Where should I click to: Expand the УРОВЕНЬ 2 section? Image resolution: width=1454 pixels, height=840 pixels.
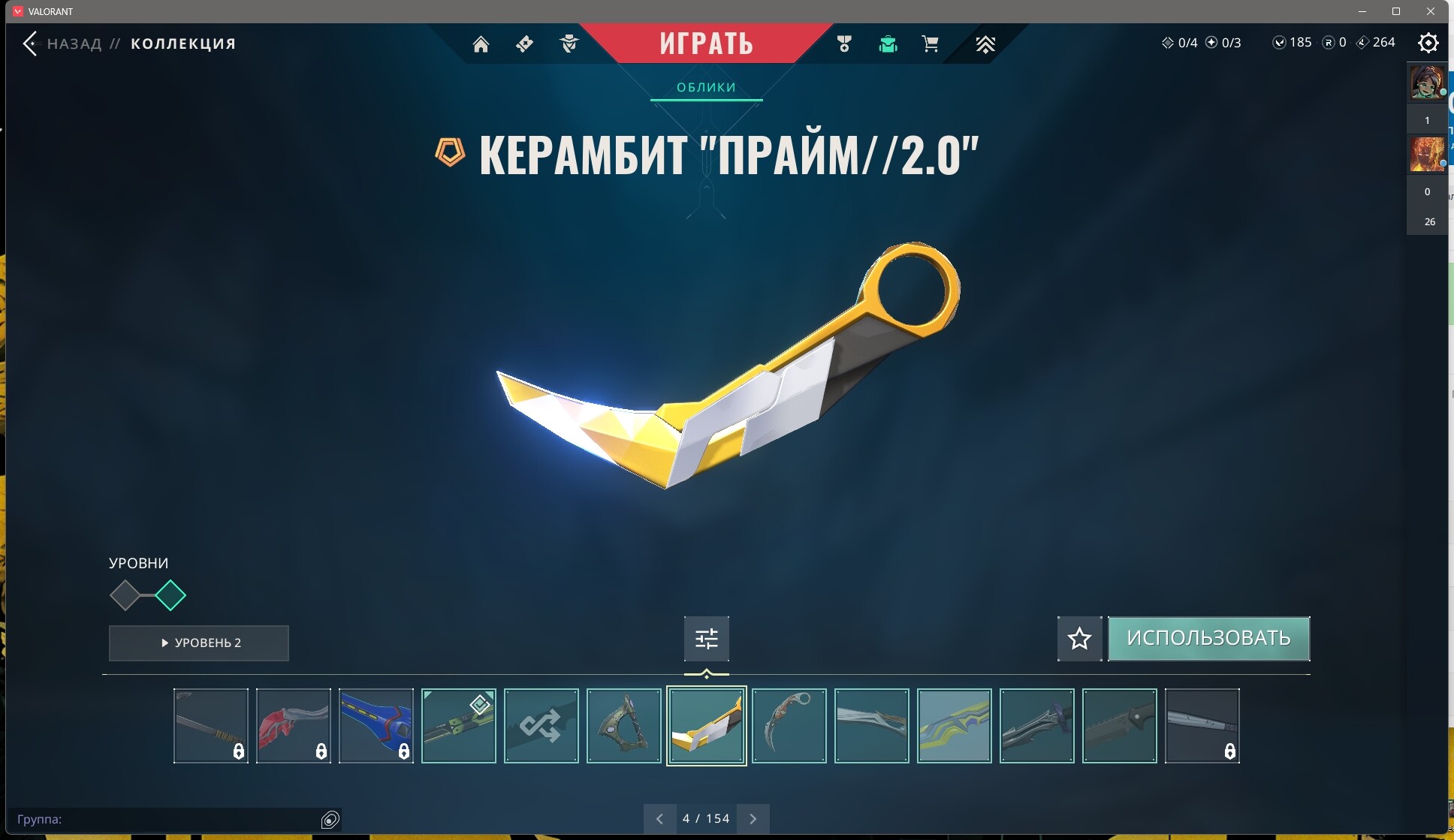click(x=198, y=643)
